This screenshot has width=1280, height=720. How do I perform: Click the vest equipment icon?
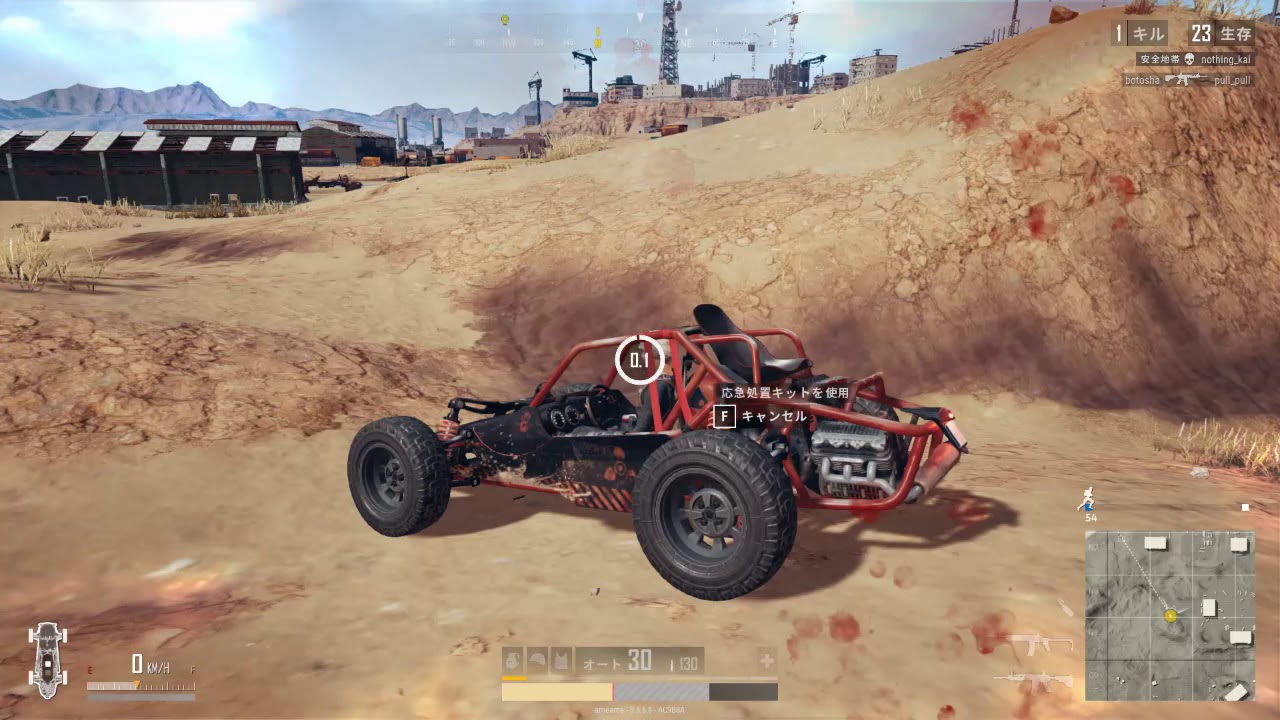coord(561,660)
